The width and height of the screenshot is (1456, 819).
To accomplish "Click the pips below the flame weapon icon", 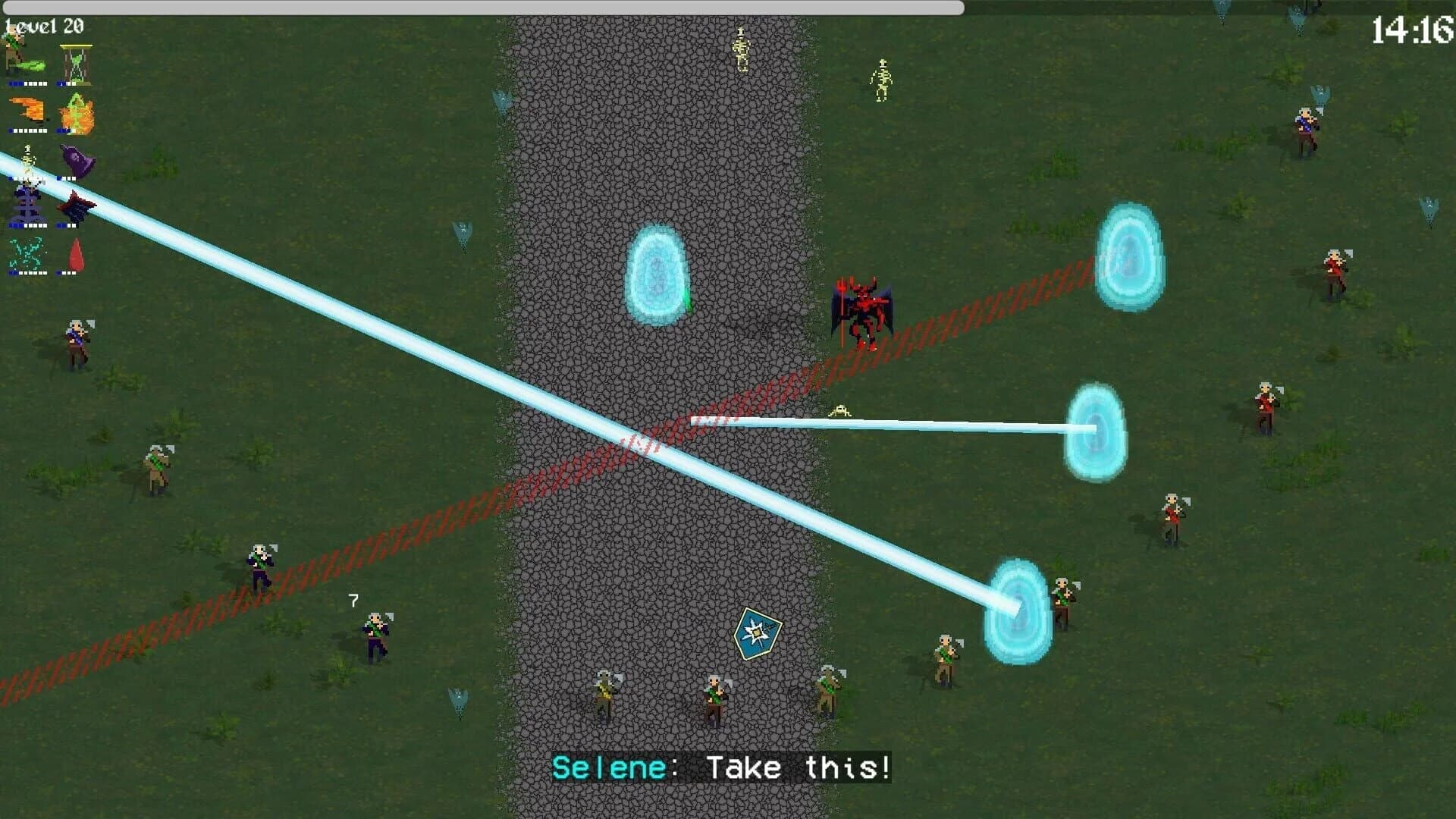I will (x=27, y=130).
